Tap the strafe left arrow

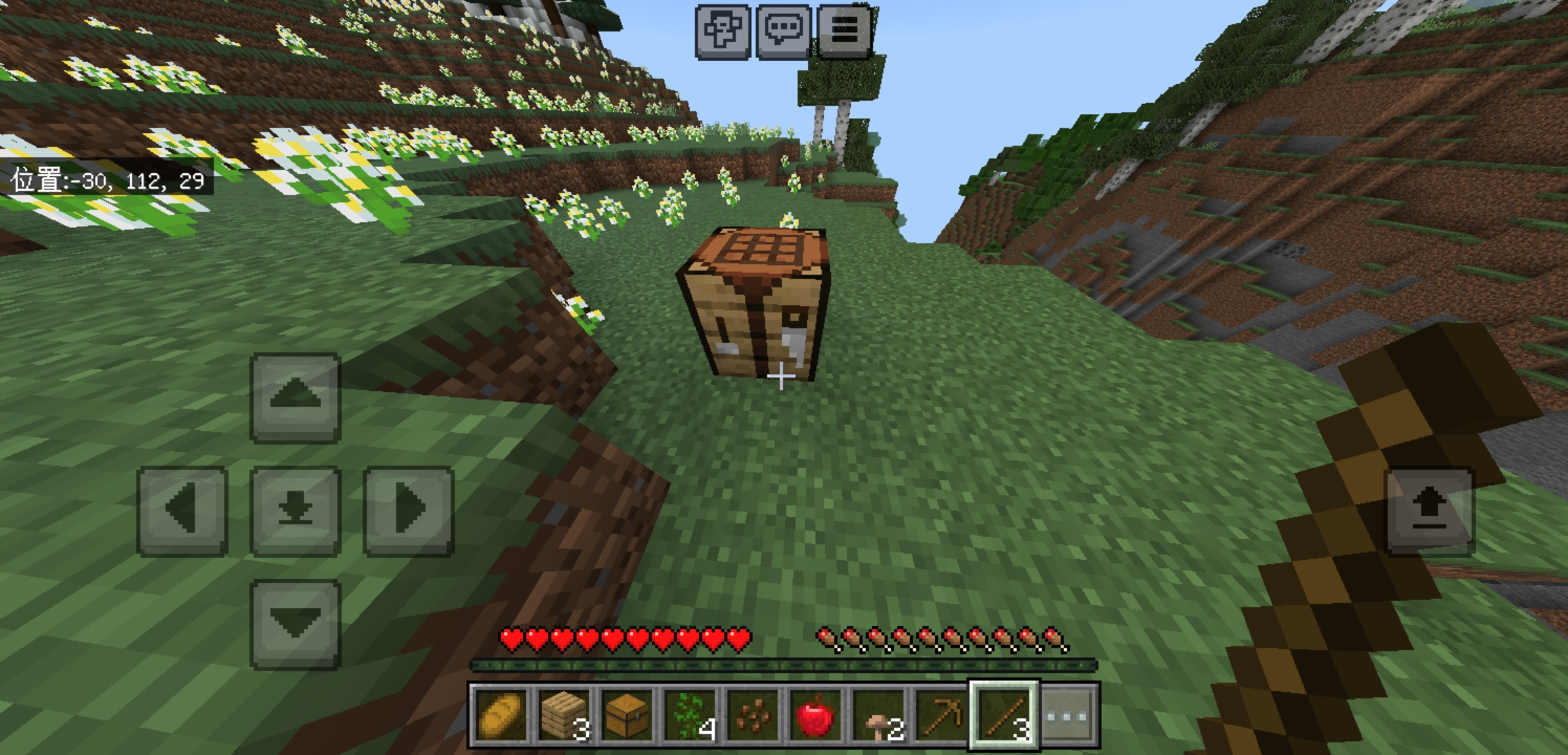point(183,511)
